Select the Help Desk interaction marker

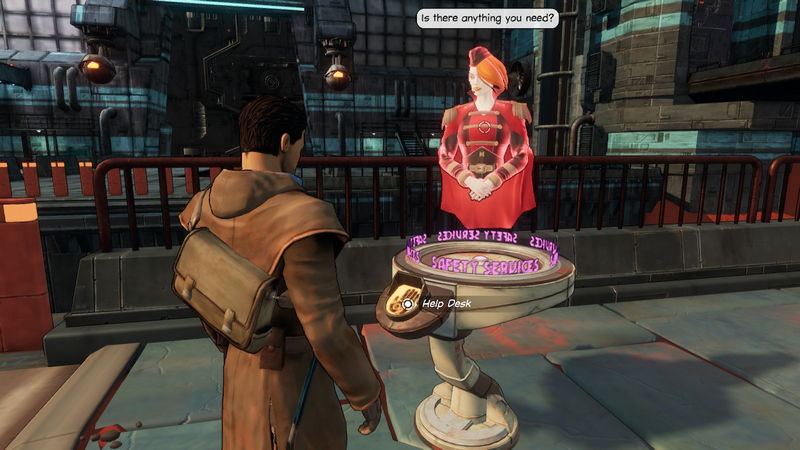click(408, 302)
